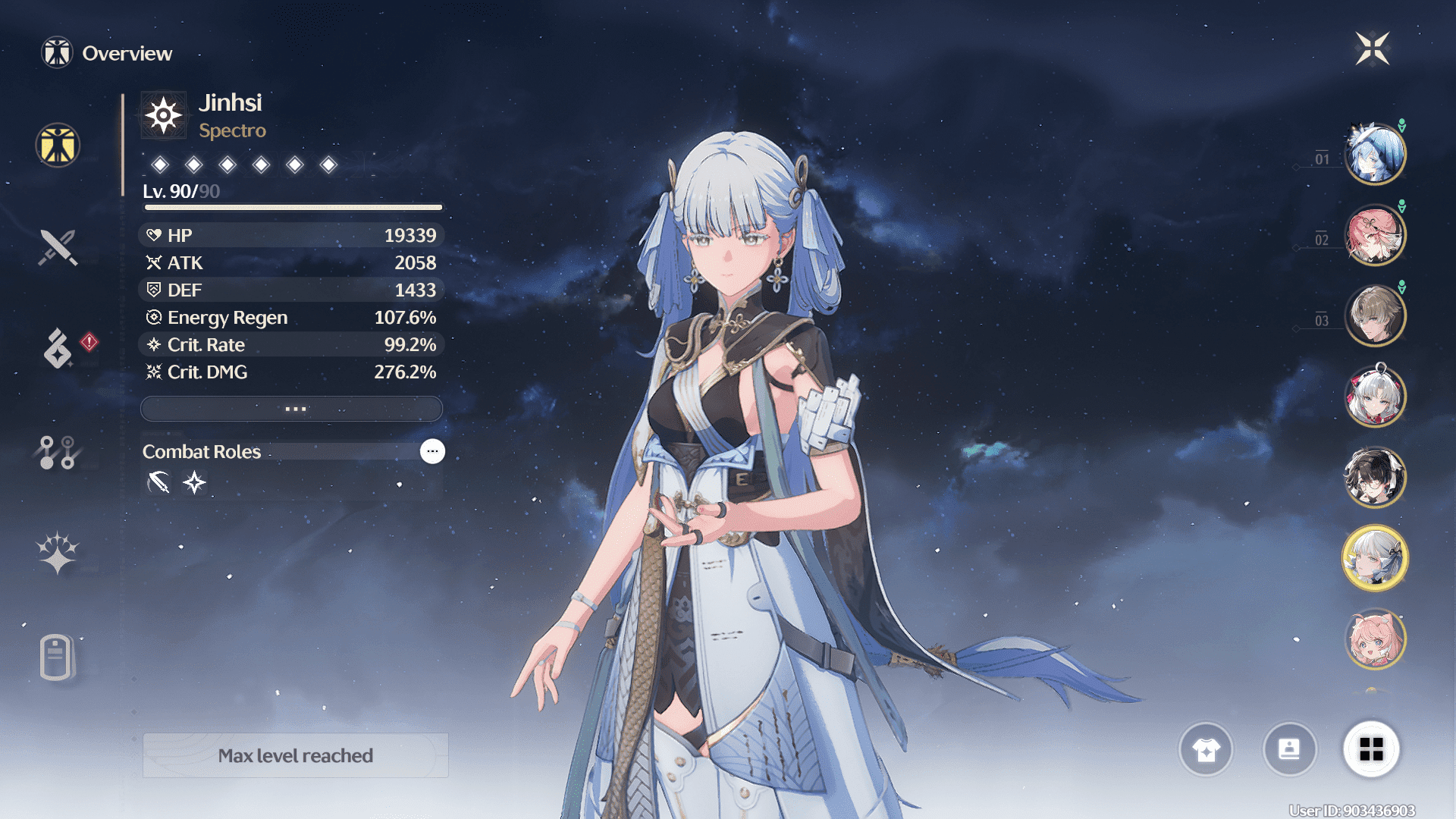Close the Overview screen

(1372, 49)
